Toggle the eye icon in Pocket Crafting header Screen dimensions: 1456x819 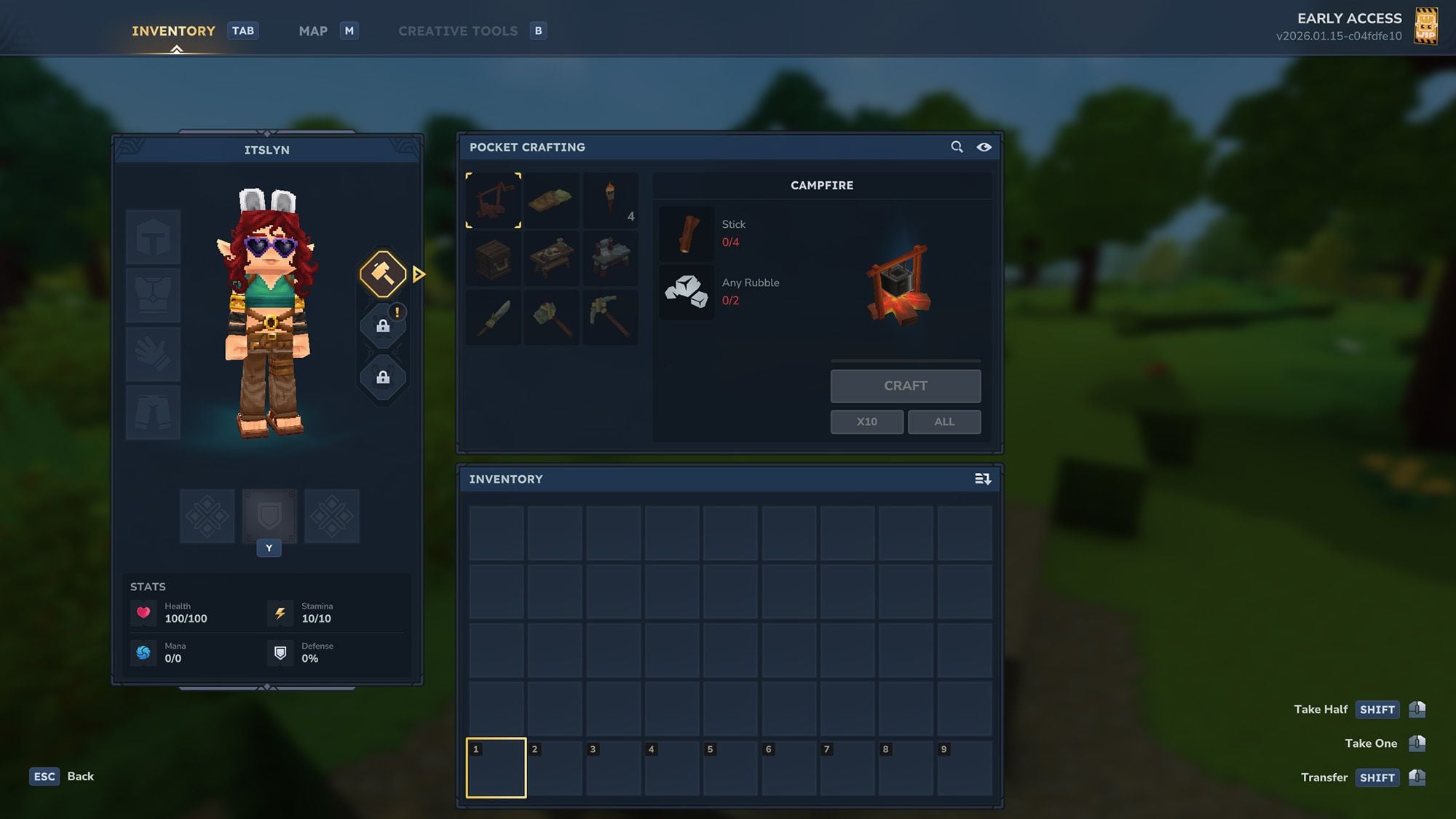[x=985, y=147]
